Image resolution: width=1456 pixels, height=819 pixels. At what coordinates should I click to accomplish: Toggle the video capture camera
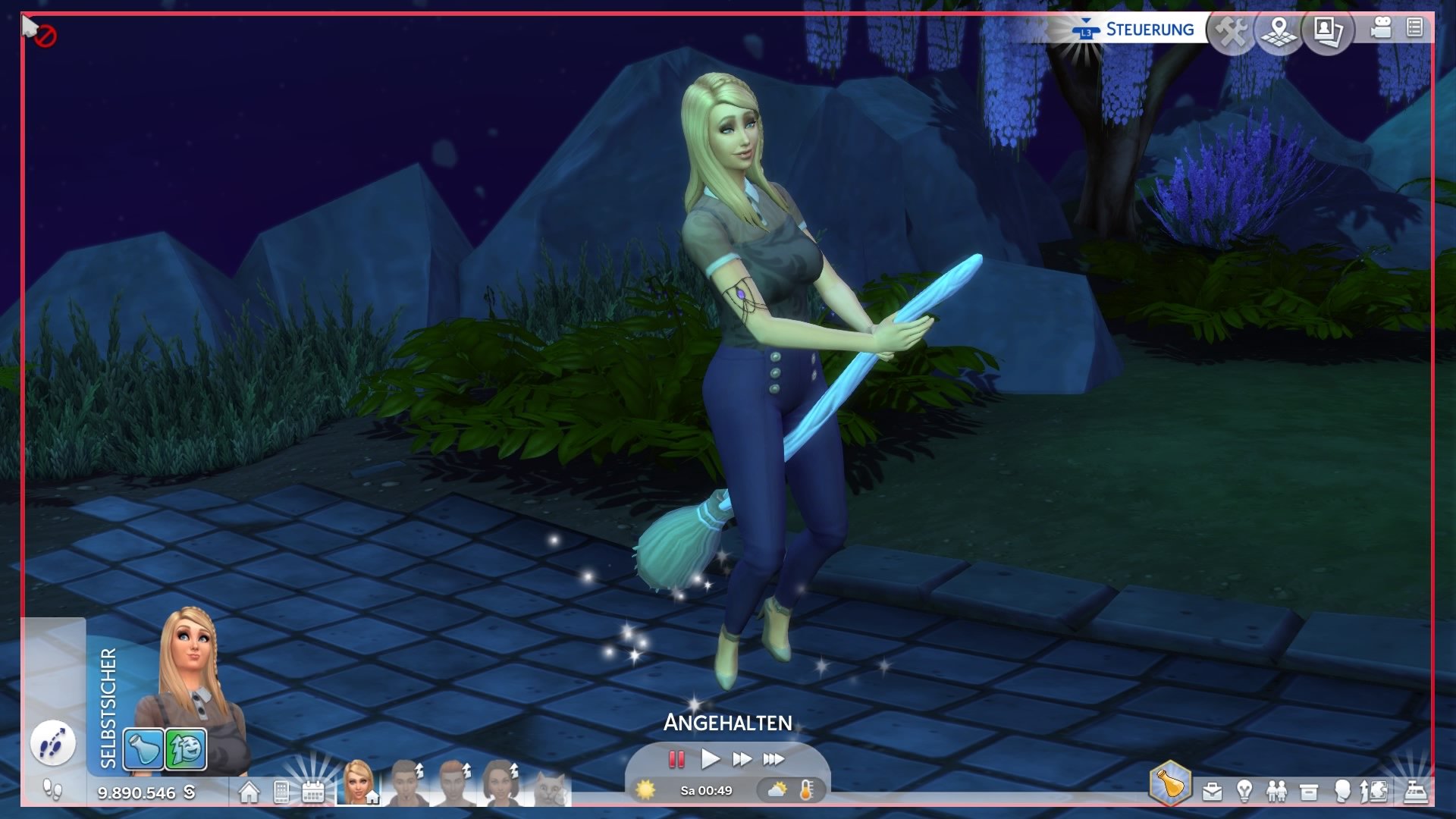click(x=1382, y=29)
